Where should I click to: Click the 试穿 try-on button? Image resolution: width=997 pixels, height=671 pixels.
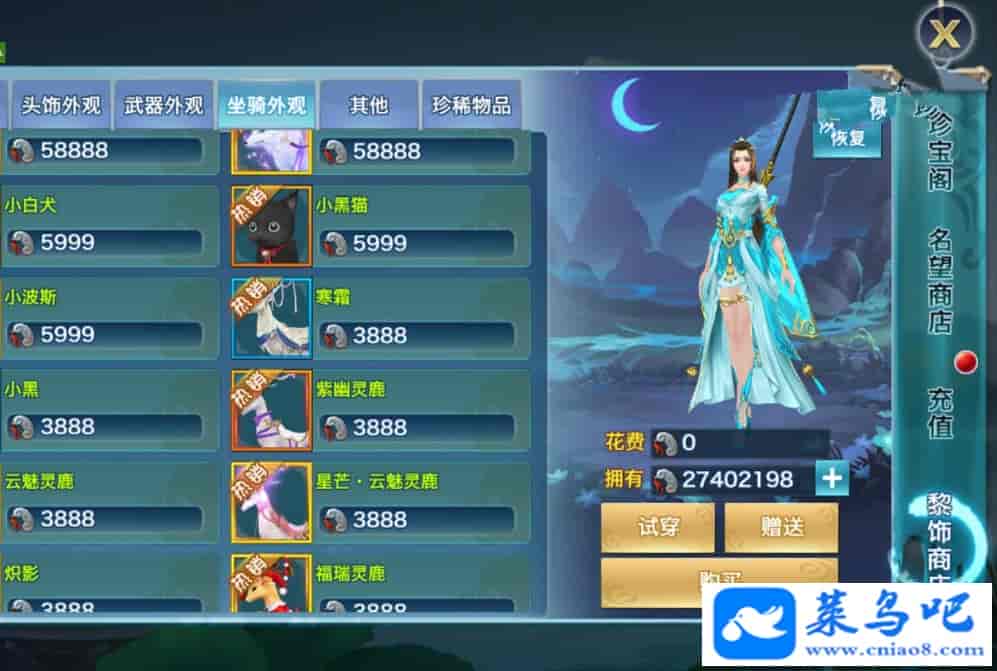pyautogui.click(x=657, y=527)
